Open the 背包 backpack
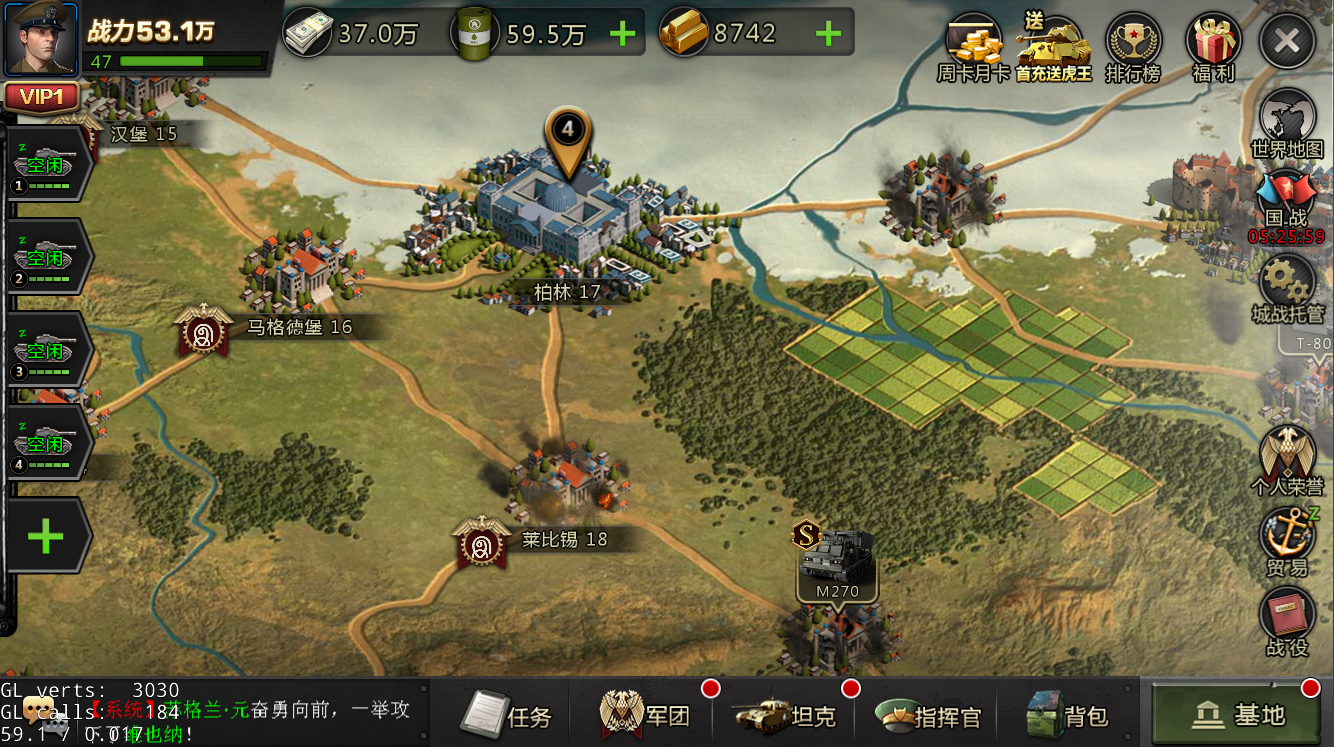1334x747 pixels. [x=1068, y=716]
